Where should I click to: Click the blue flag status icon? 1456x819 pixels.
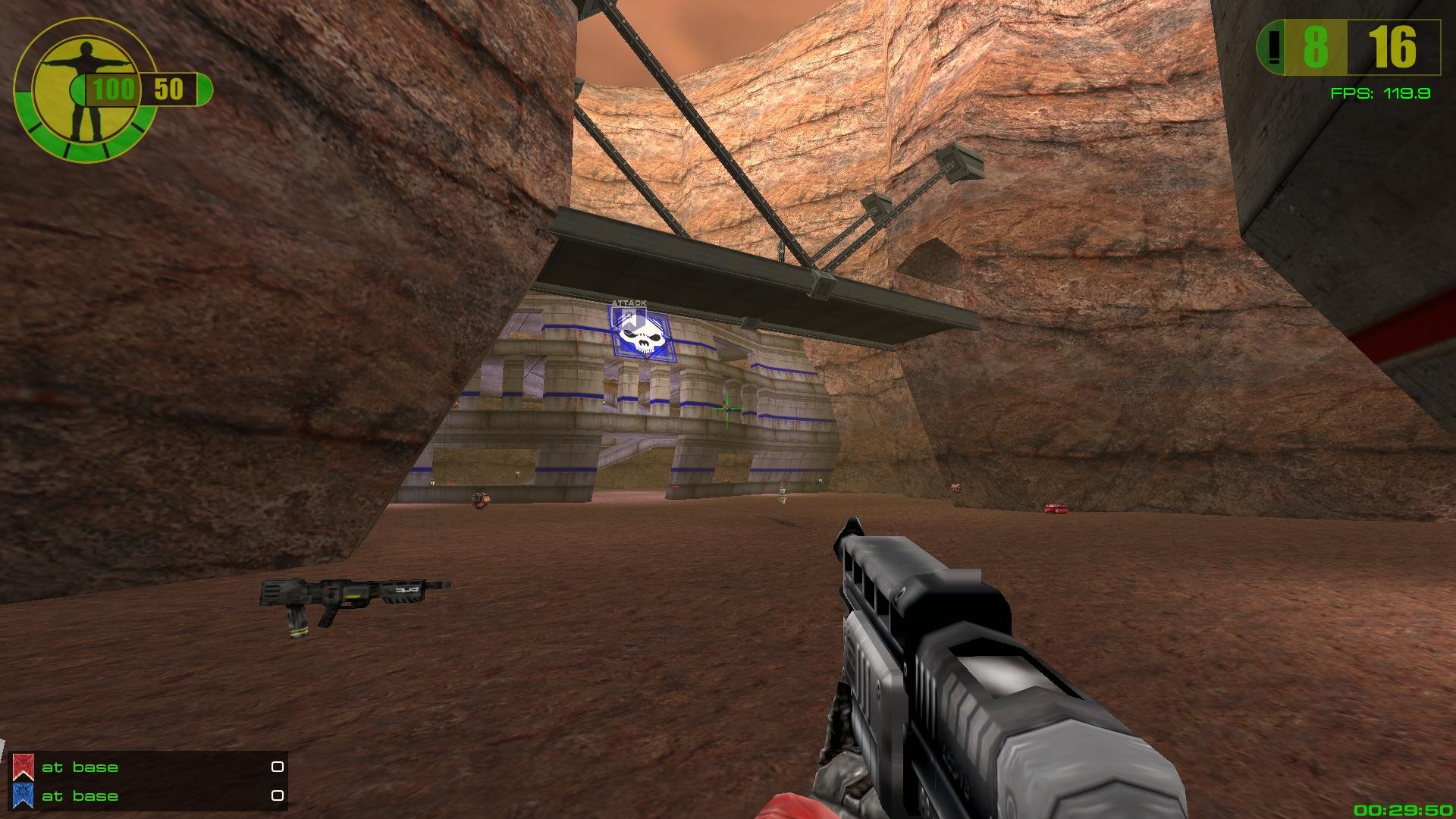pyautogui.click(x=23, y=795)
